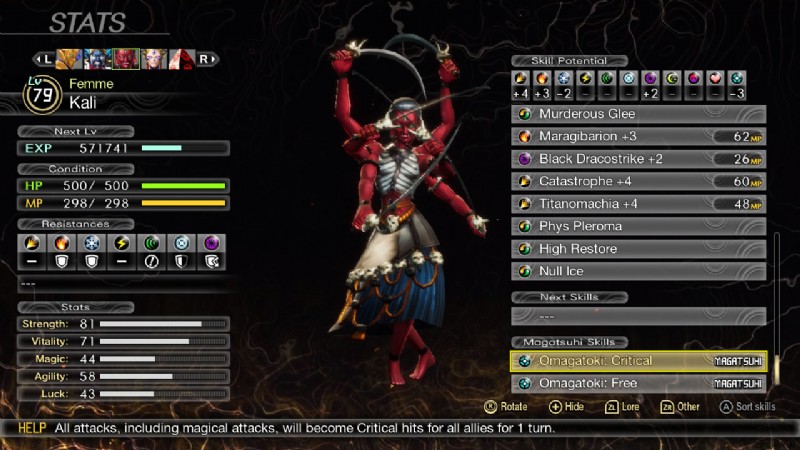The width and height of the screenshot is (800, 450).
Task: Select the Titanomachia +4 skill
Action: coord(640,204)
